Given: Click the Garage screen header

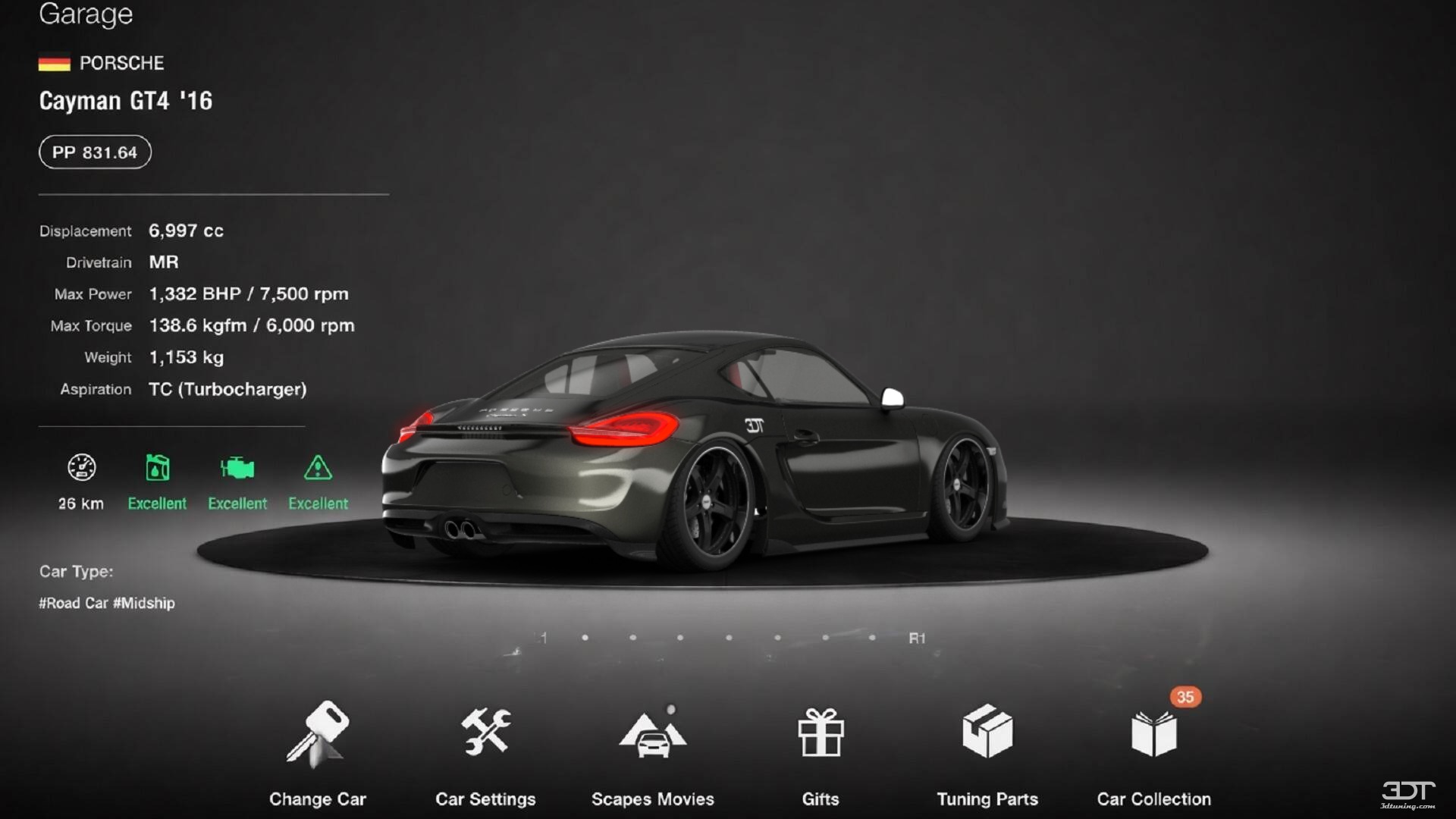Looking at the screenshot, I should [x=85, y=14].
